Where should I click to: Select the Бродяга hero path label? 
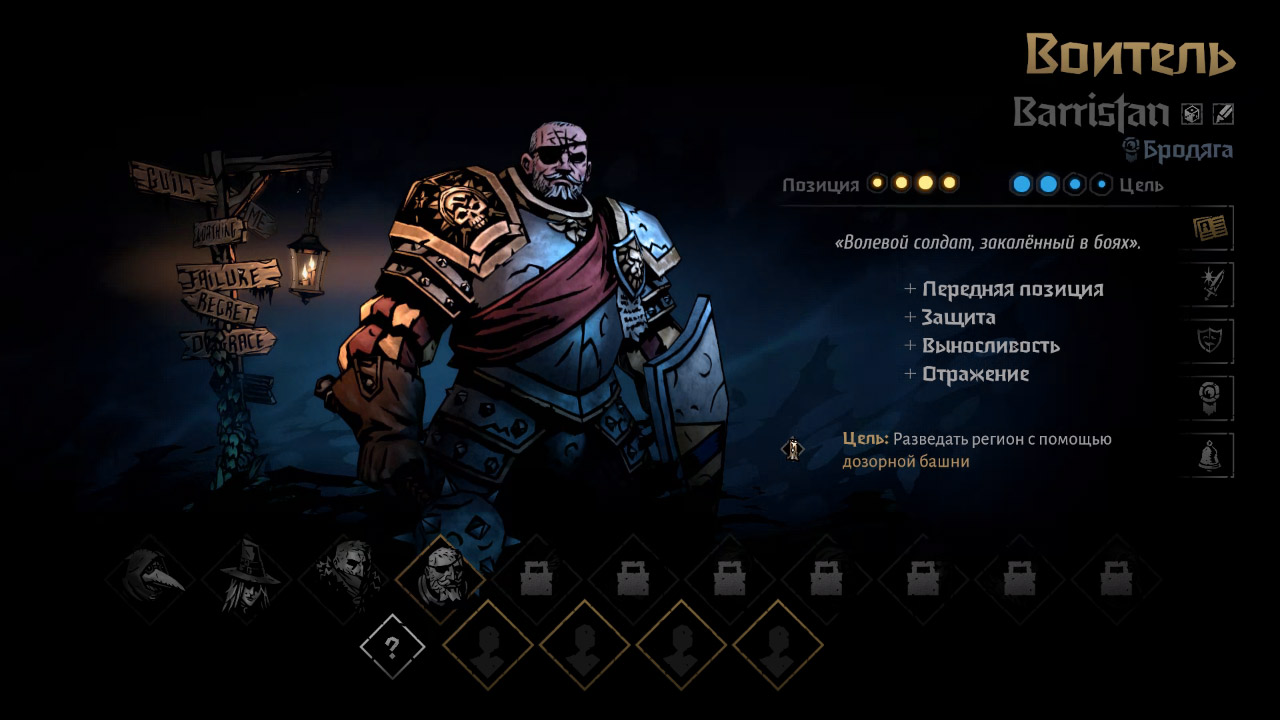pos(1187,150)
